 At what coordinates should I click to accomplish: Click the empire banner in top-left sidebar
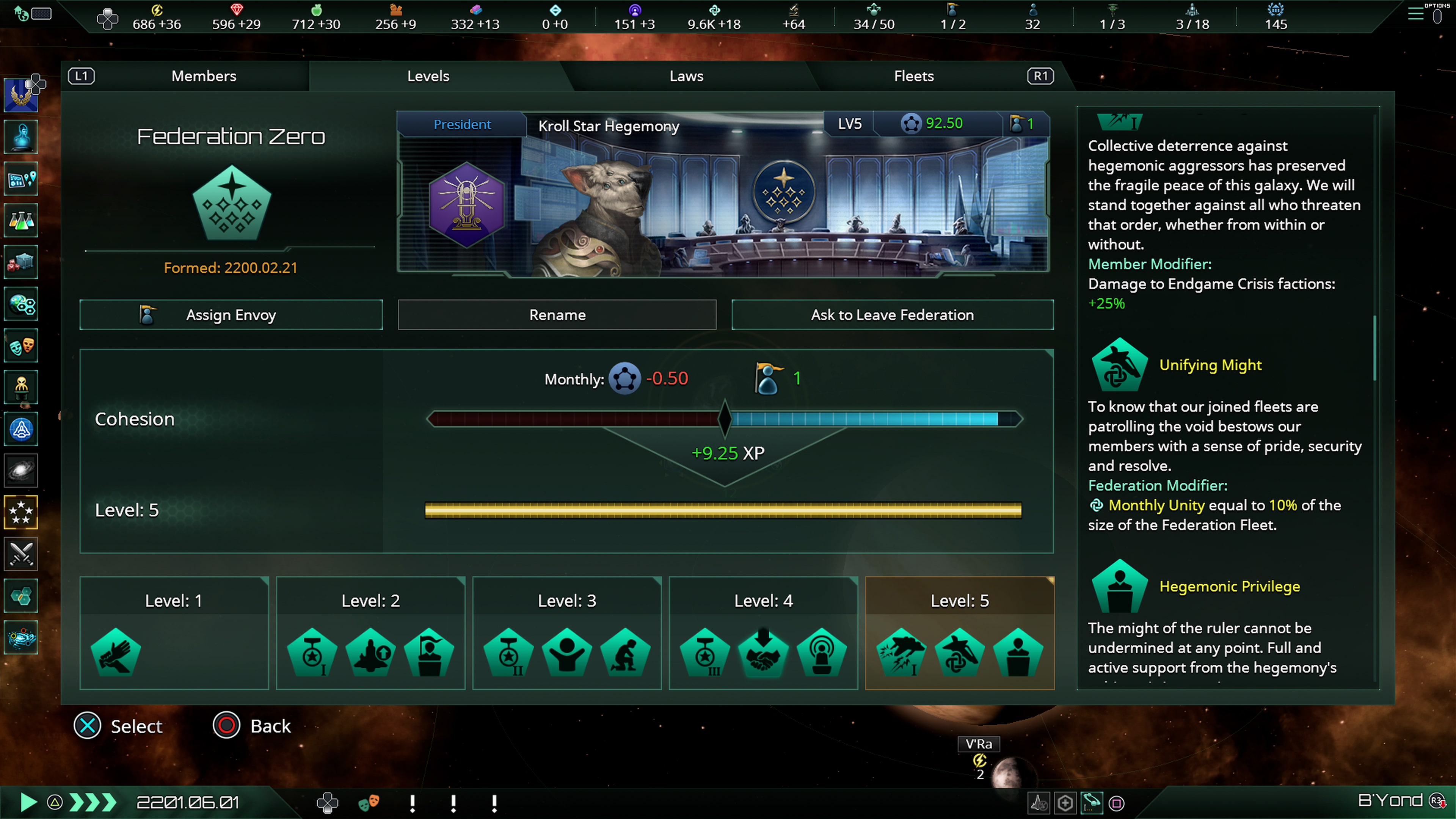point(21,94)
